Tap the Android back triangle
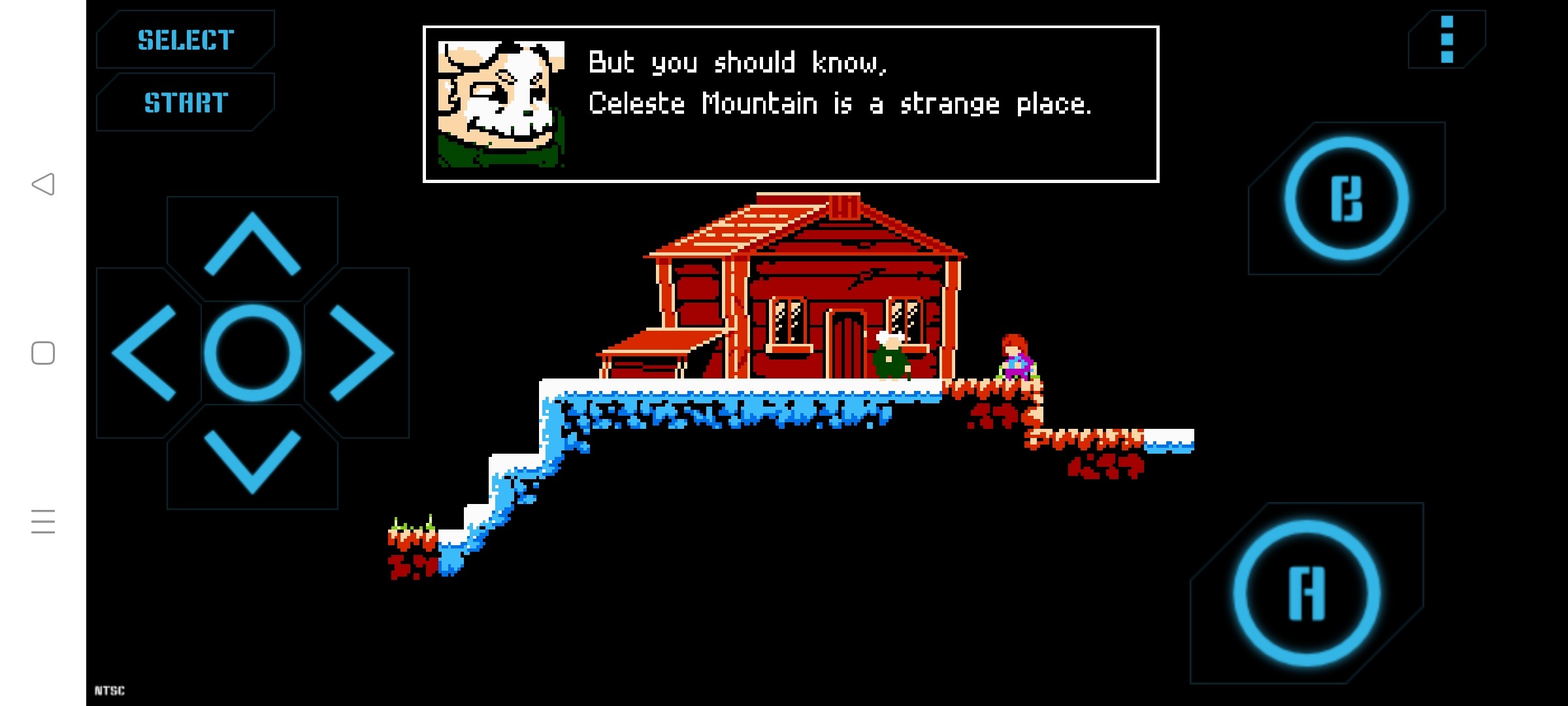 point(43,184)
